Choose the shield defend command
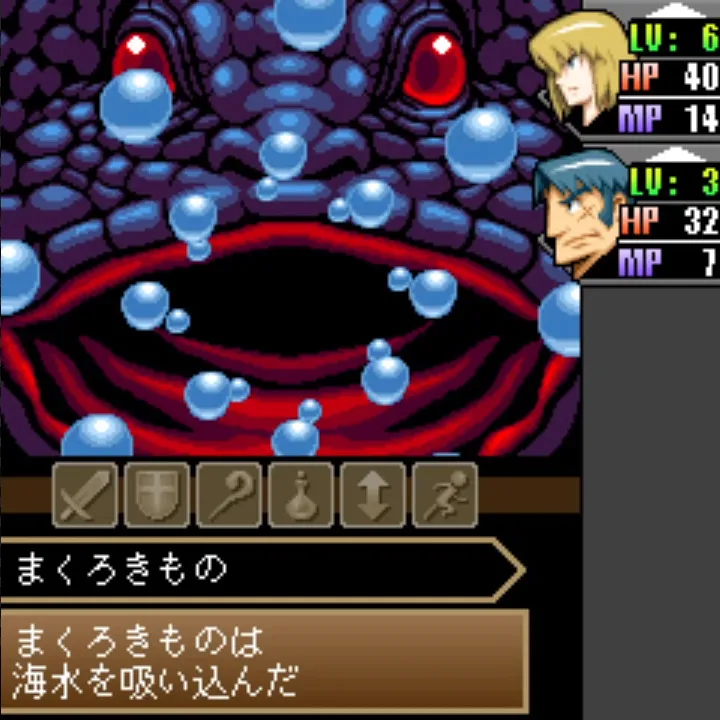720x720 pixels. click(157, 494)
